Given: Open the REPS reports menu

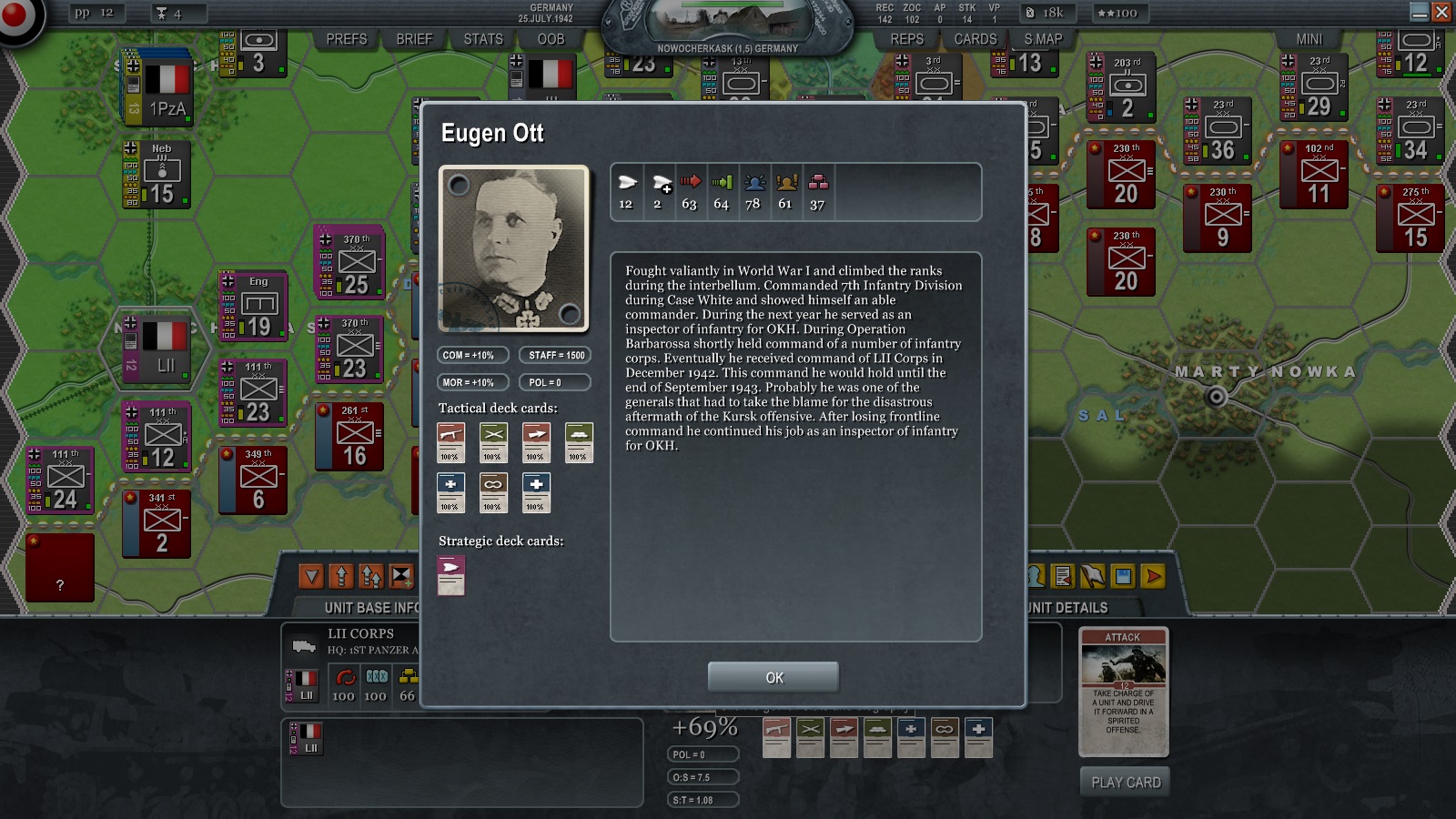Looking at the screenshot, I should point(906,39).
